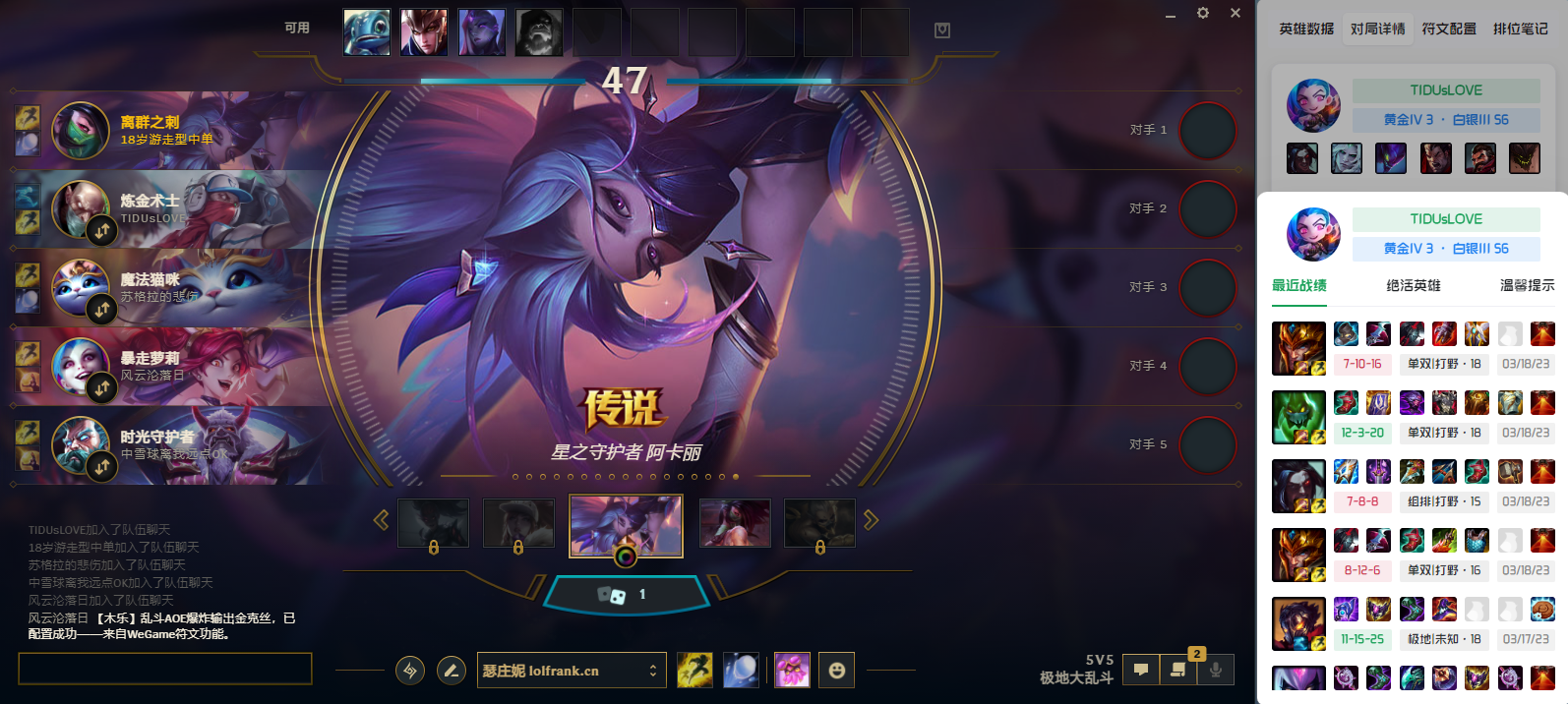Pick Fizz from the available champion bench
1568x704 pixels.
click(367, 32)
